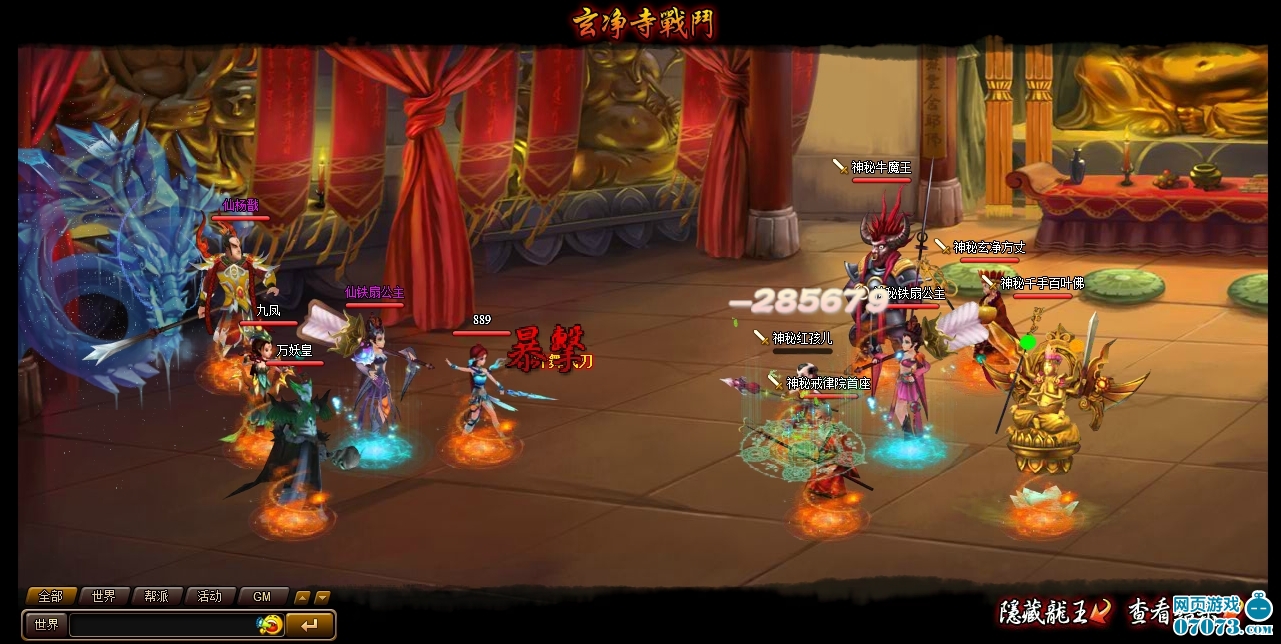Select the 帮派 chat tab
The image size is (1281, 644).
pyautogui.click(x=156, y=596)
